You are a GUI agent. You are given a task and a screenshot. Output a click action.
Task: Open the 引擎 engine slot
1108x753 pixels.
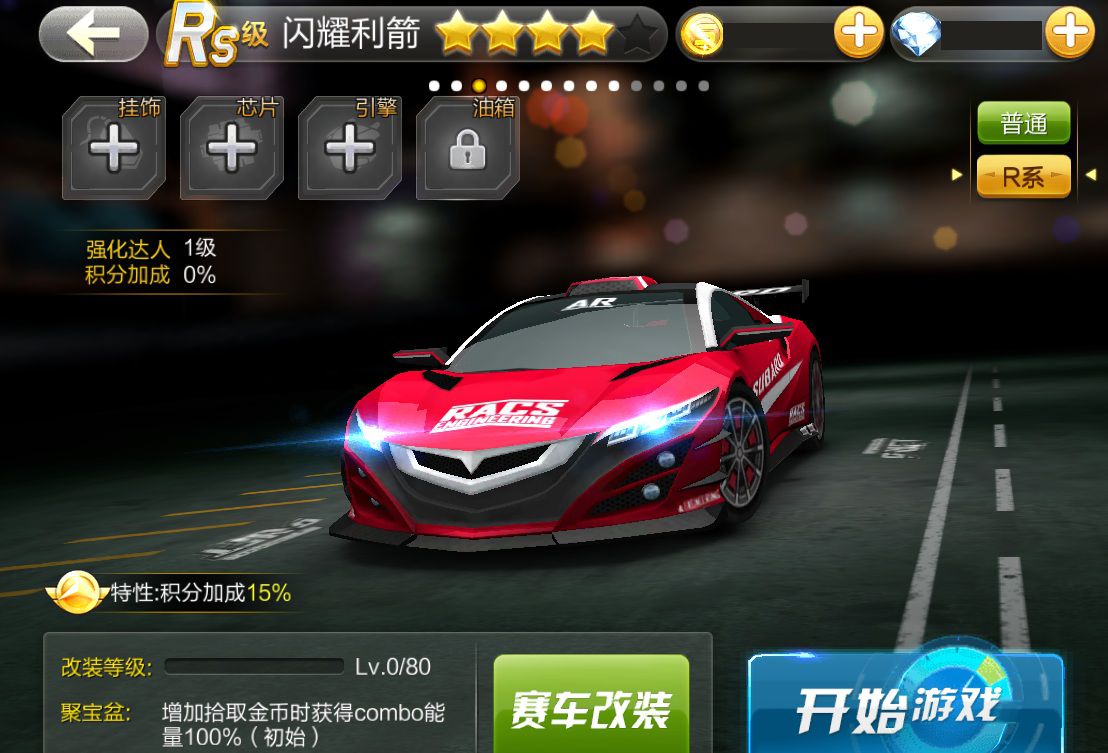(x=349, y=150)
